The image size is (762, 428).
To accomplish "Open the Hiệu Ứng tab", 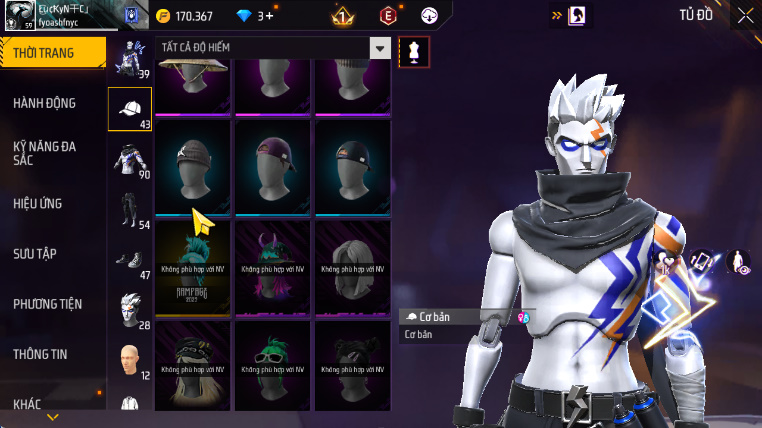I will [38, 204].
